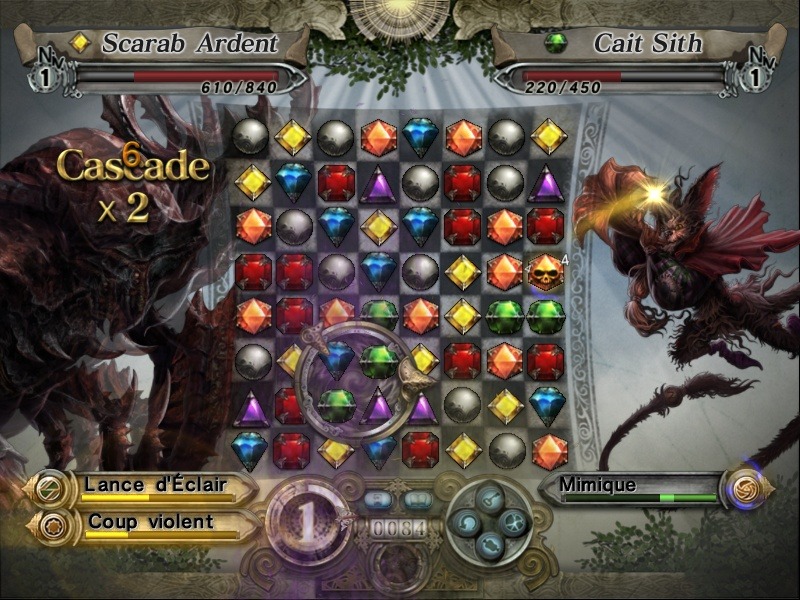
Task: Click the bottom icon of the round menu
Action: (x=488, y=544)
